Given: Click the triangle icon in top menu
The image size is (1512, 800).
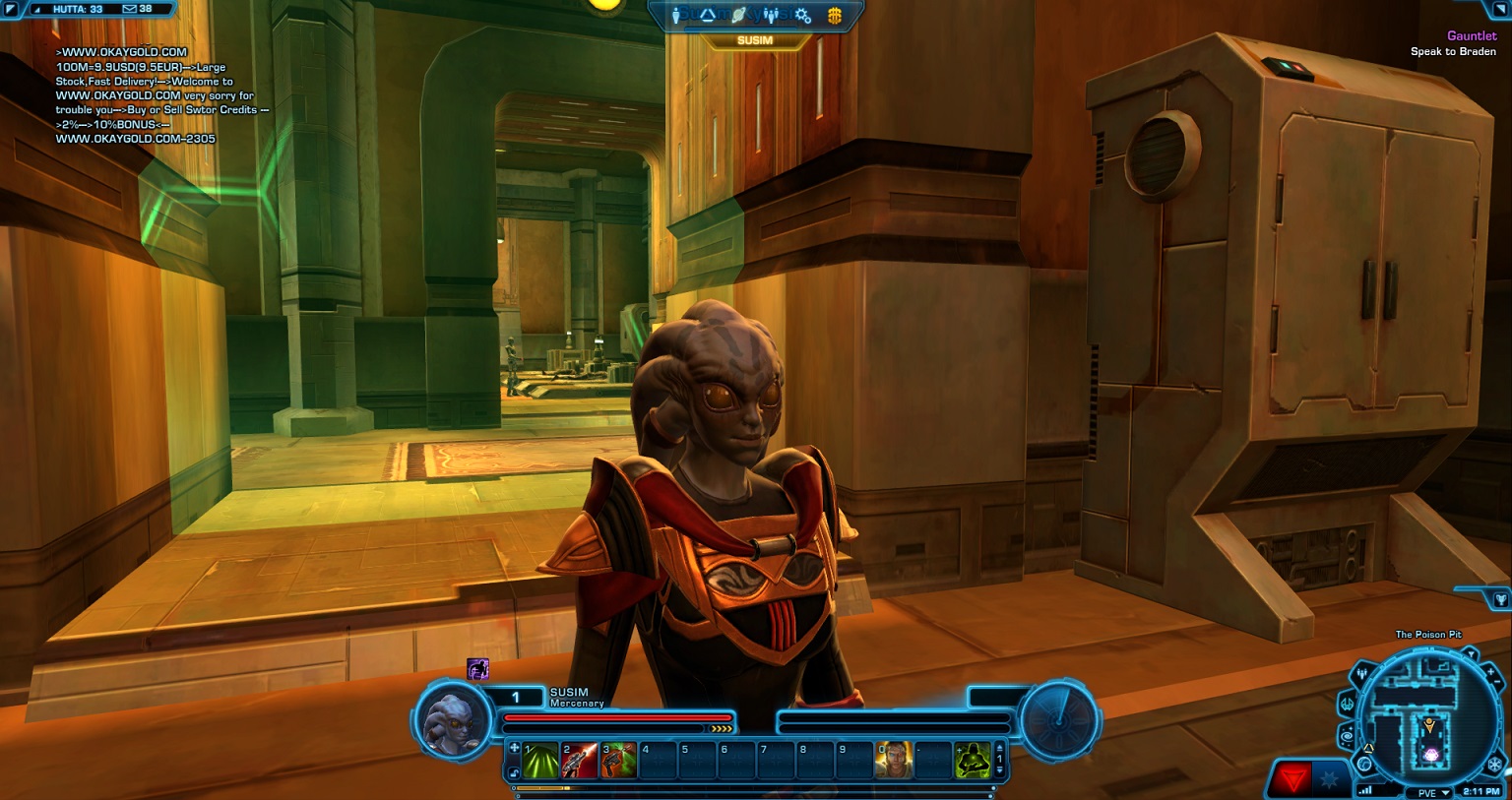Looking at the screenshot, I should pos(707,16).
